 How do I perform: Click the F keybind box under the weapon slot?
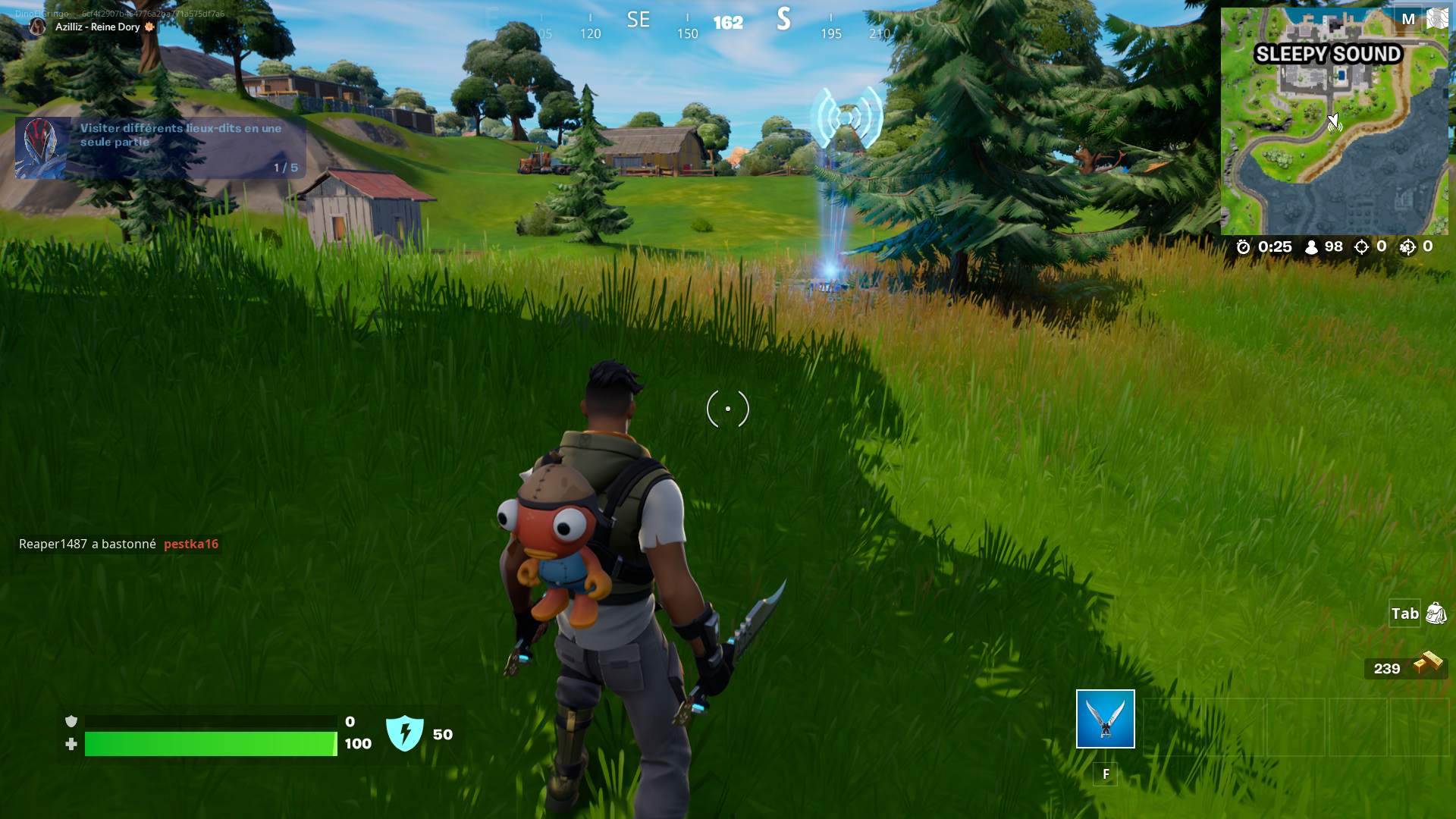click(x=1106, y=773)
